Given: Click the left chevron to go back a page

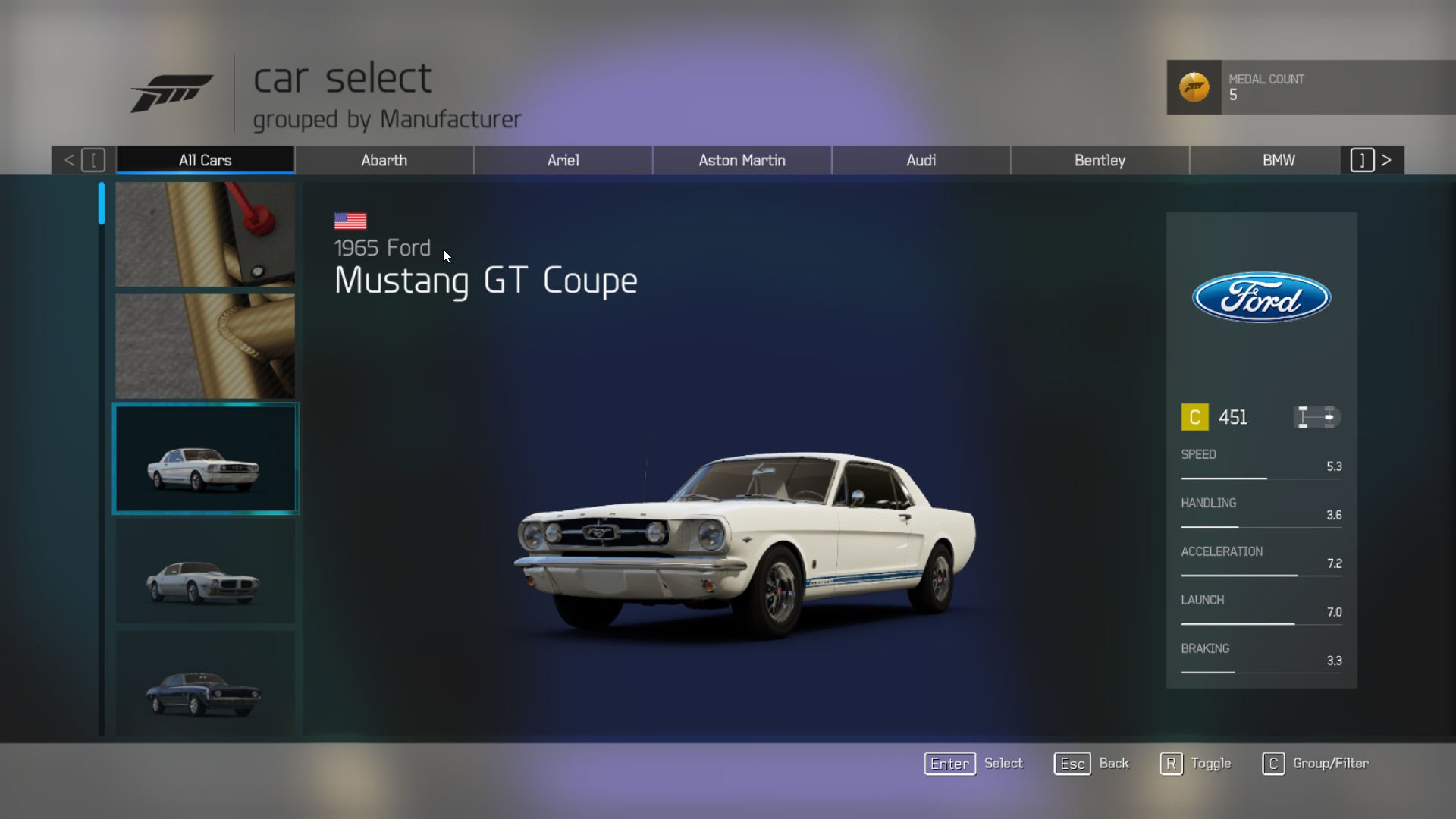Looking at the screenshot, I should 70,160.
